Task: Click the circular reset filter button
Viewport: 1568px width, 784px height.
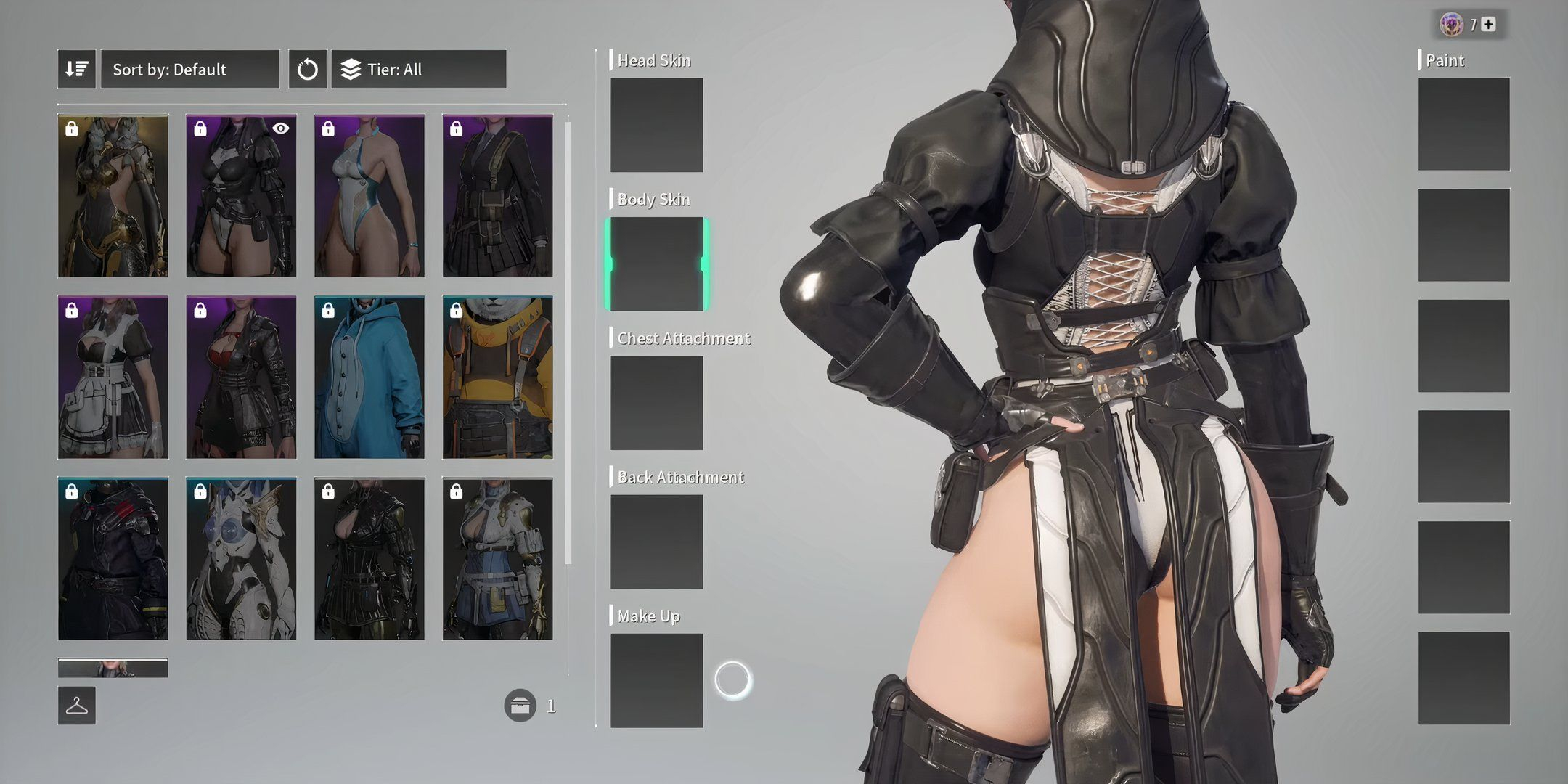Action: point(307,70)
